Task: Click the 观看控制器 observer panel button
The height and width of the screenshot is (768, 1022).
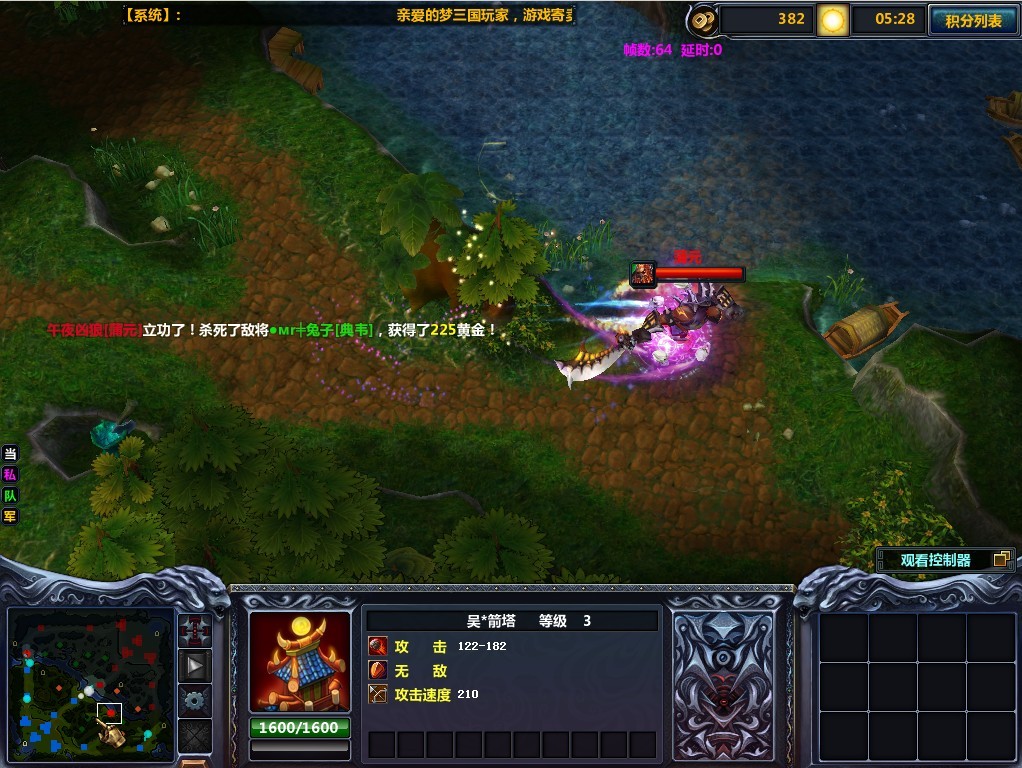Action: (945, 560)
